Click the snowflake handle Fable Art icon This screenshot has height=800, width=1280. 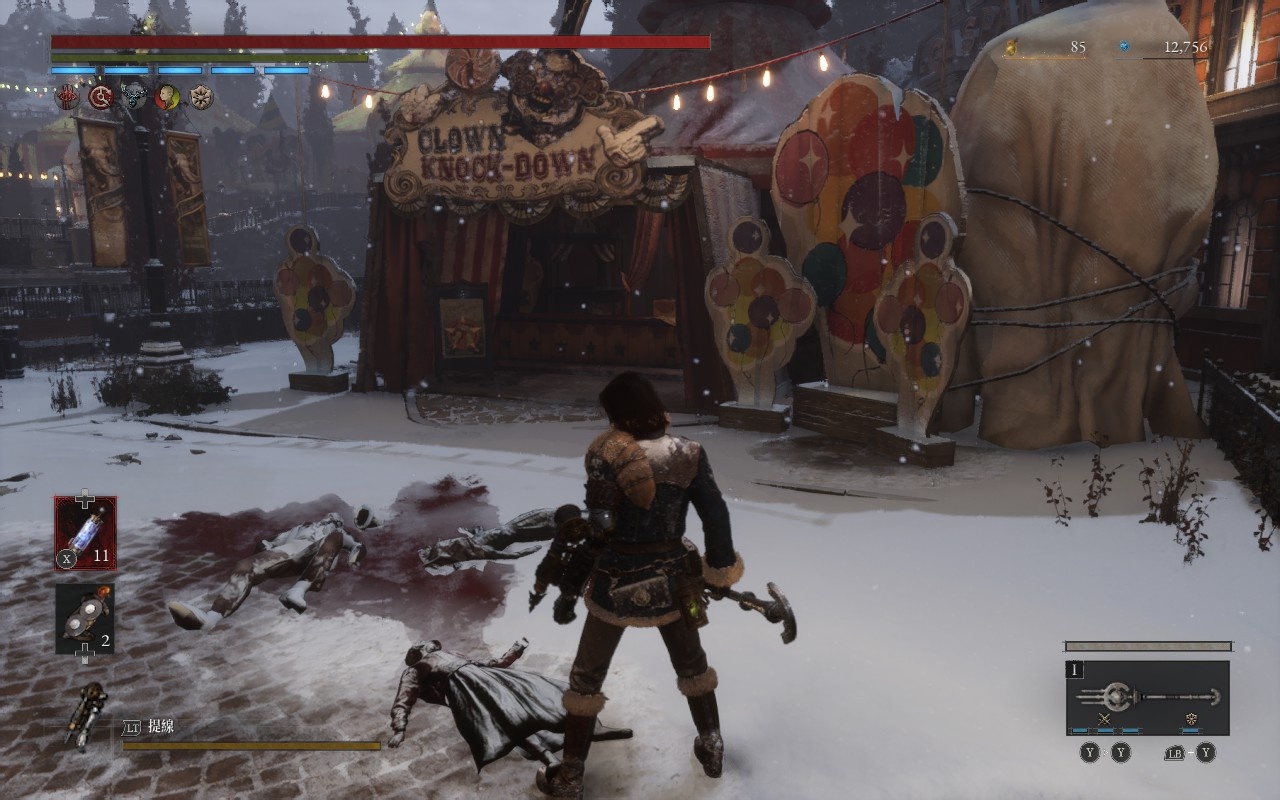(1191, 720)
